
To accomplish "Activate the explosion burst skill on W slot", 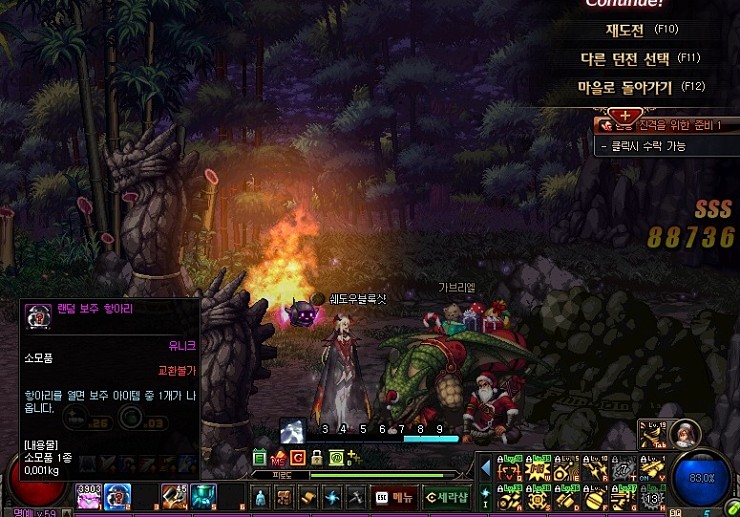I will pos(539,469).
